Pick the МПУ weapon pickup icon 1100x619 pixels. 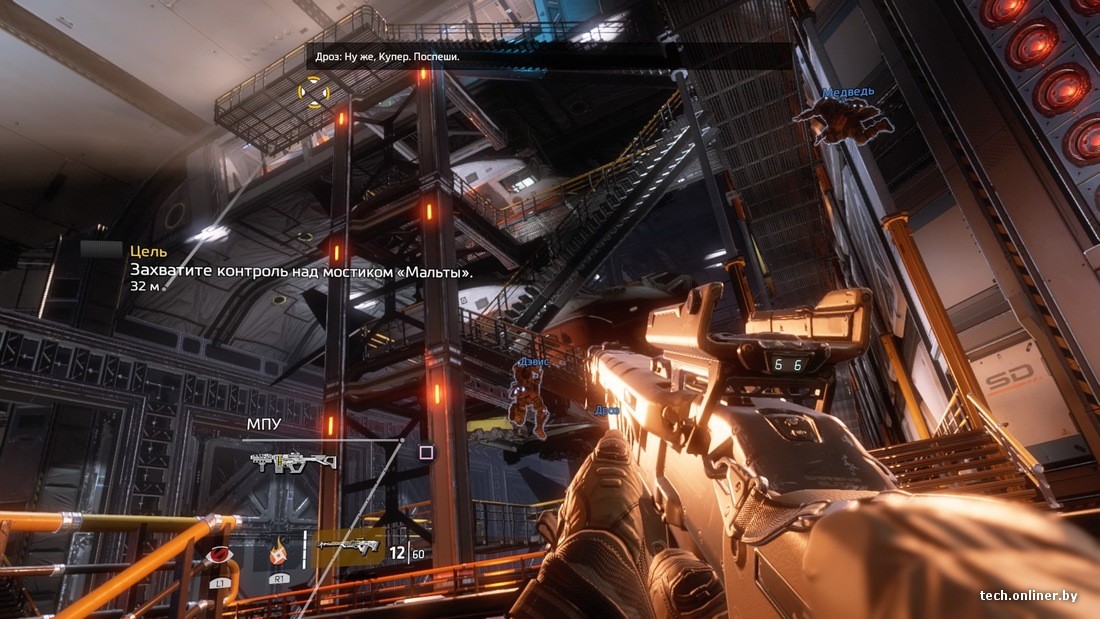tap(293, 461)
